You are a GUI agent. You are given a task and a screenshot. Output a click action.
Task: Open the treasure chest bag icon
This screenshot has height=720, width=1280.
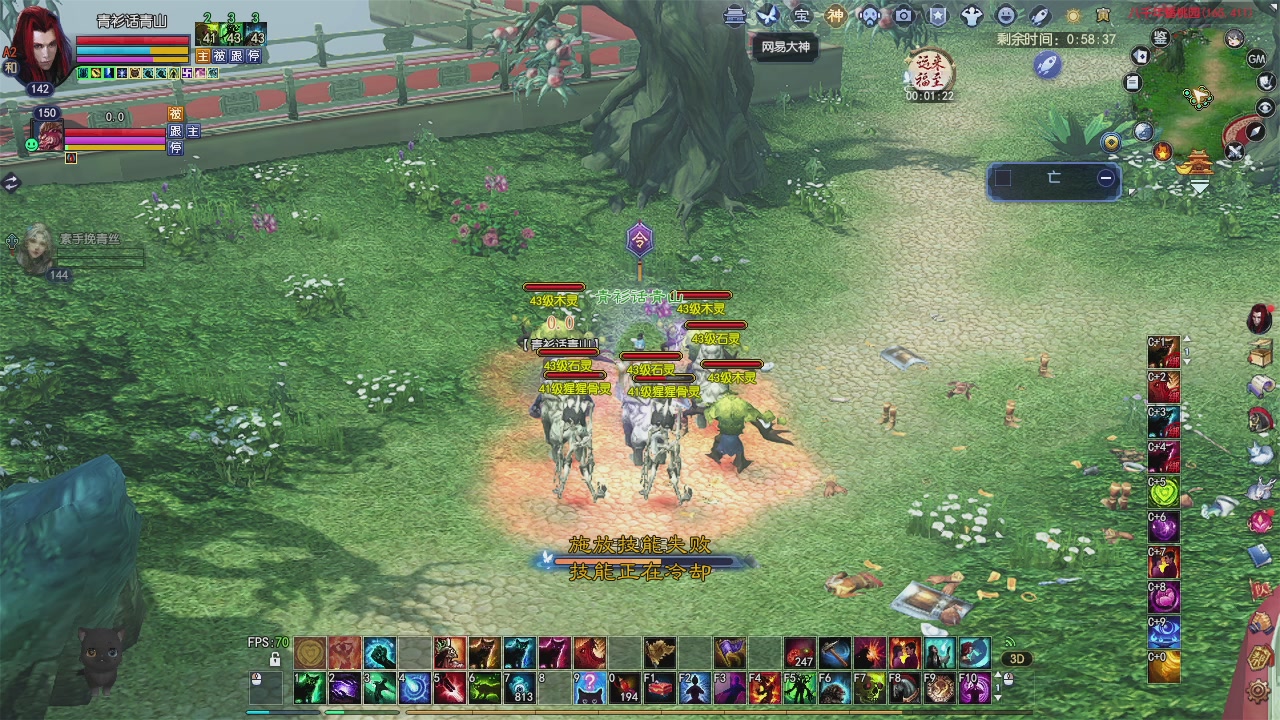click(1260, 352)
